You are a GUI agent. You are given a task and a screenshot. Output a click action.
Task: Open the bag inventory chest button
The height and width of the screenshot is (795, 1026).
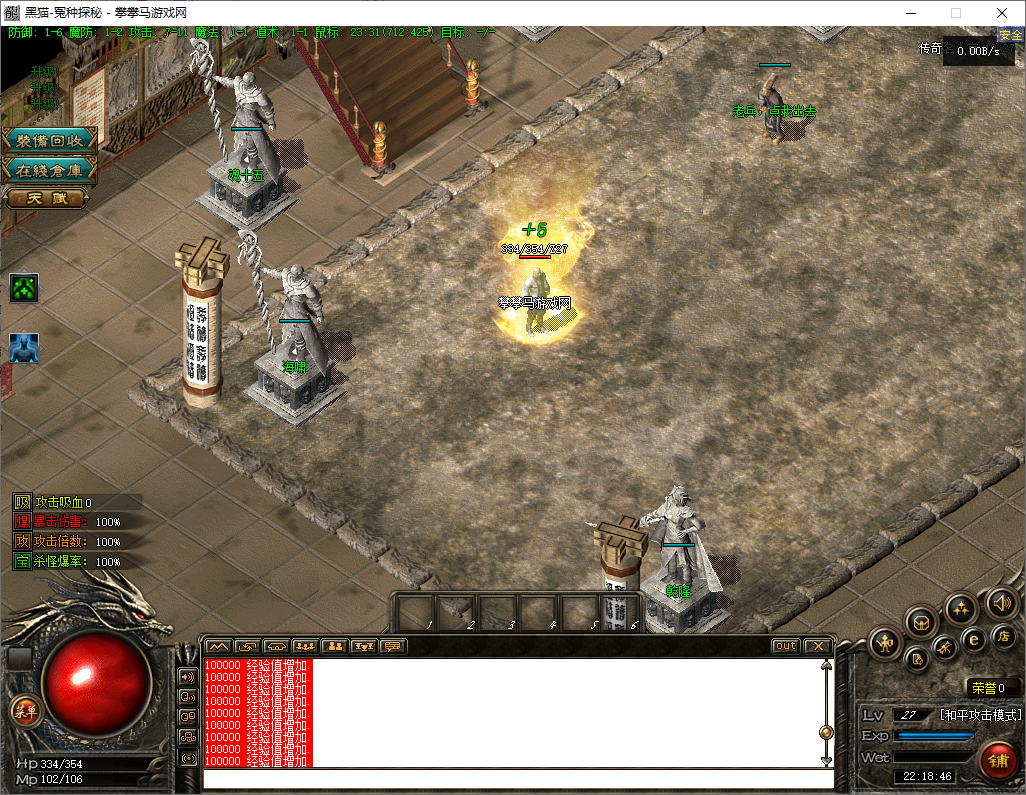pyautogui.click(x=922, y=622)
